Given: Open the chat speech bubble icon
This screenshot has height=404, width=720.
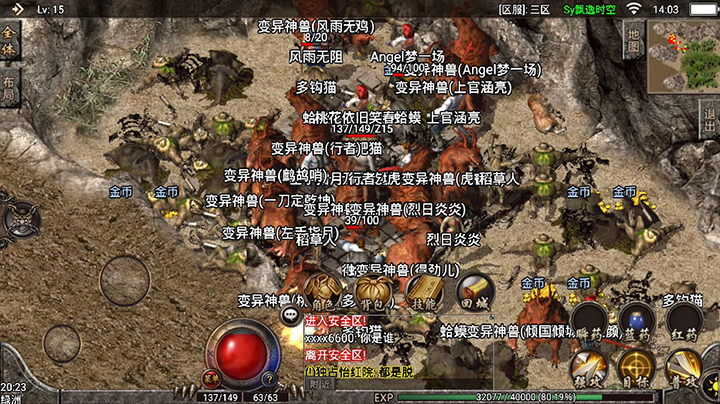Looking at the screenshot, I should [x=291, y=315].
